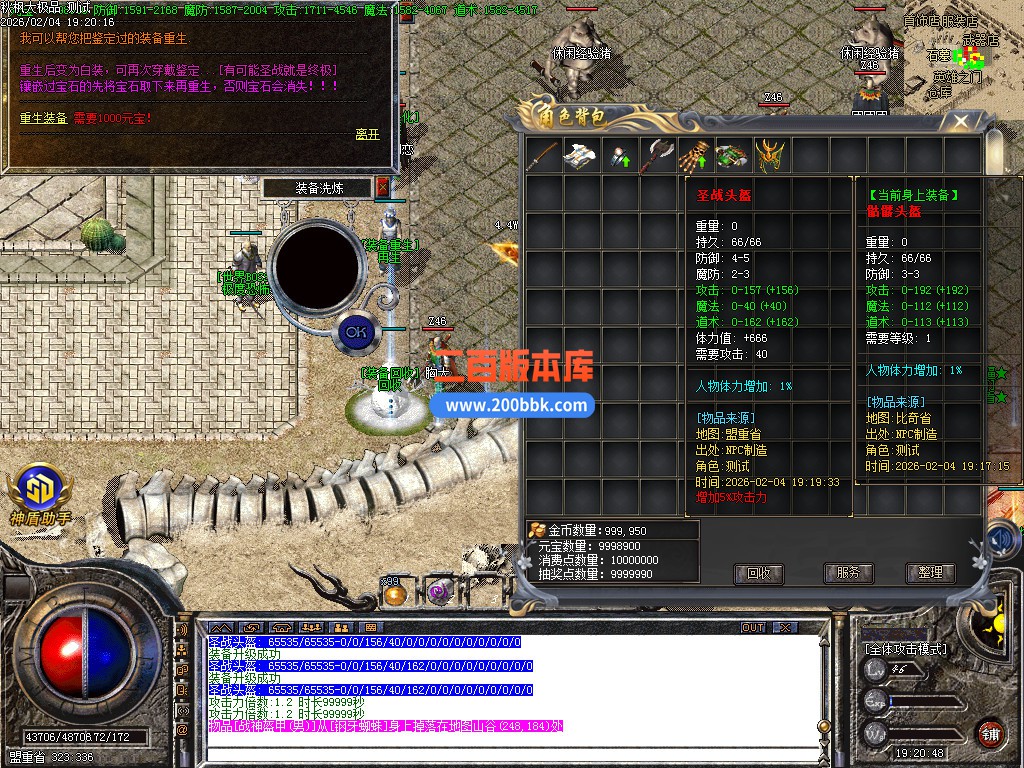The height and width of the screenshot is (768, 1024).
Task: Select the skeleton glove bag slot
Action: coord(695,155)
